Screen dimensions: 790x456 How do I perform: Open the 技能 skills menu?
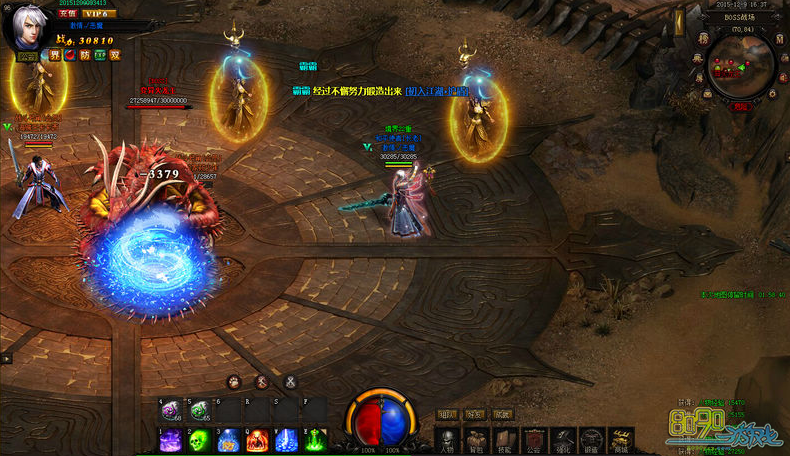[x=506, y=441]
